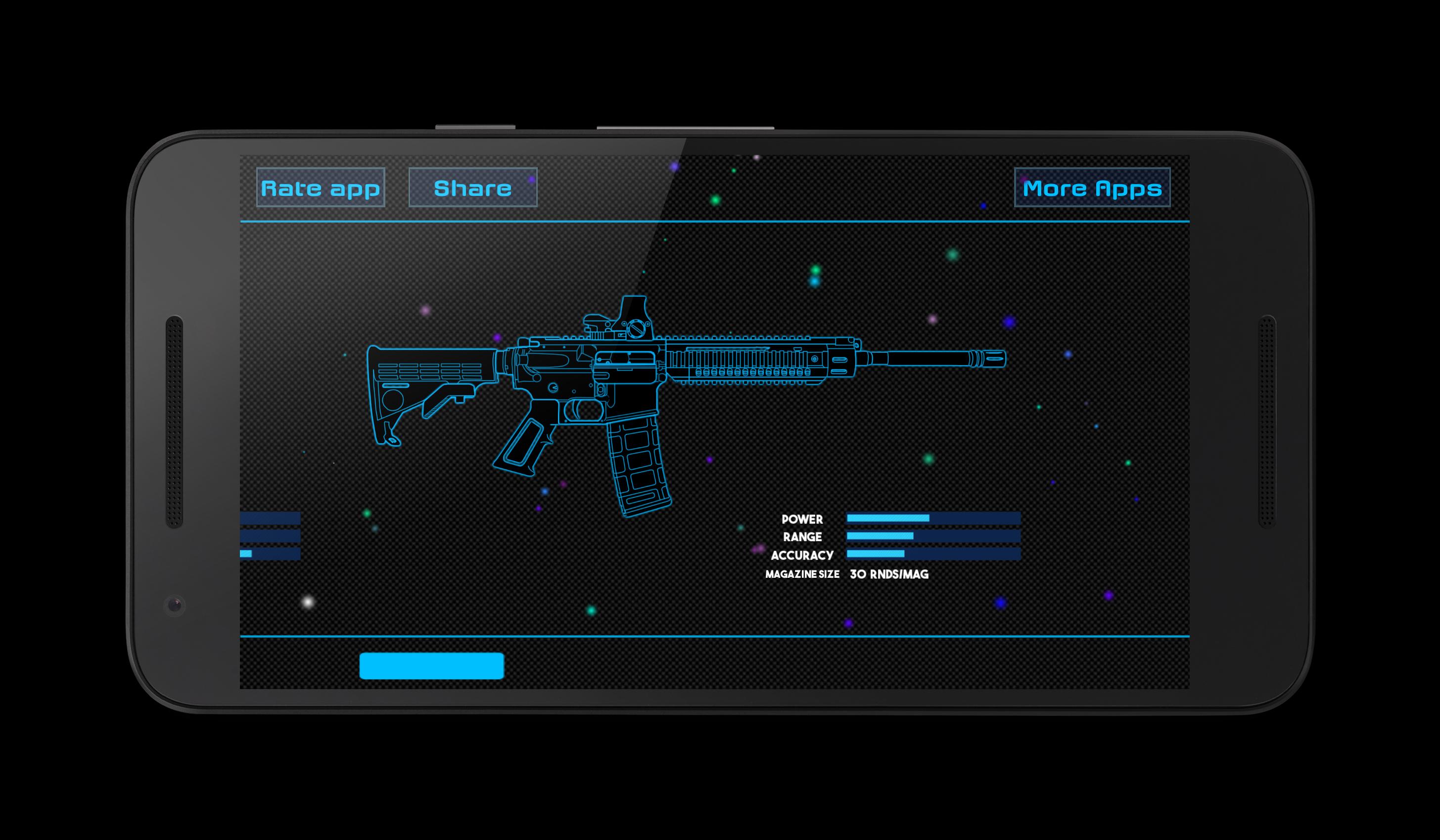Tap the MAGAZINE SIZE label
The image size is (1440, 840).
point(803,574)
